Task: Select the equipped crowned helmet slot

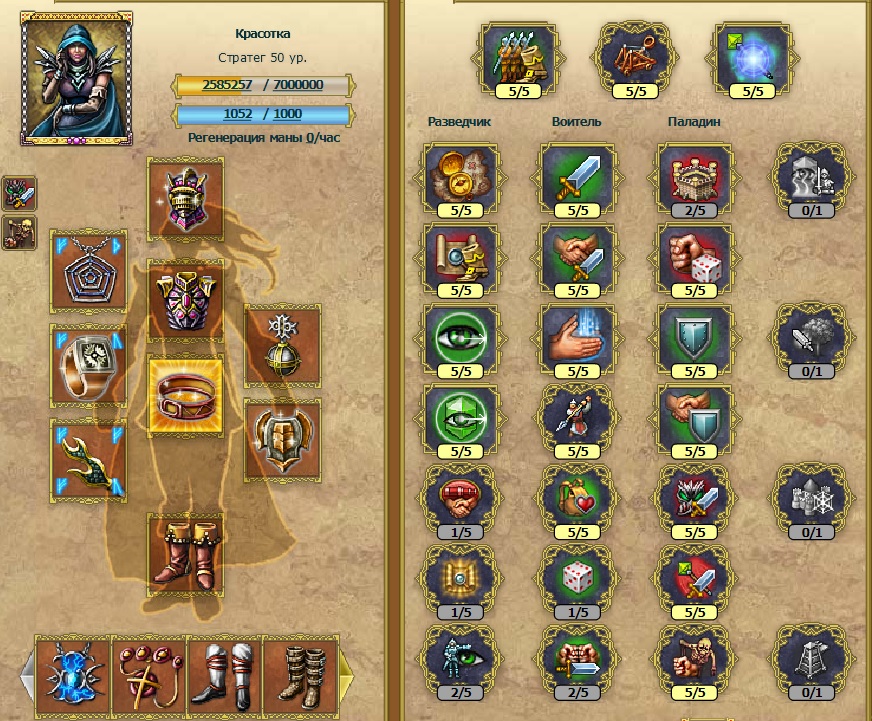Action: click(185, 198)
